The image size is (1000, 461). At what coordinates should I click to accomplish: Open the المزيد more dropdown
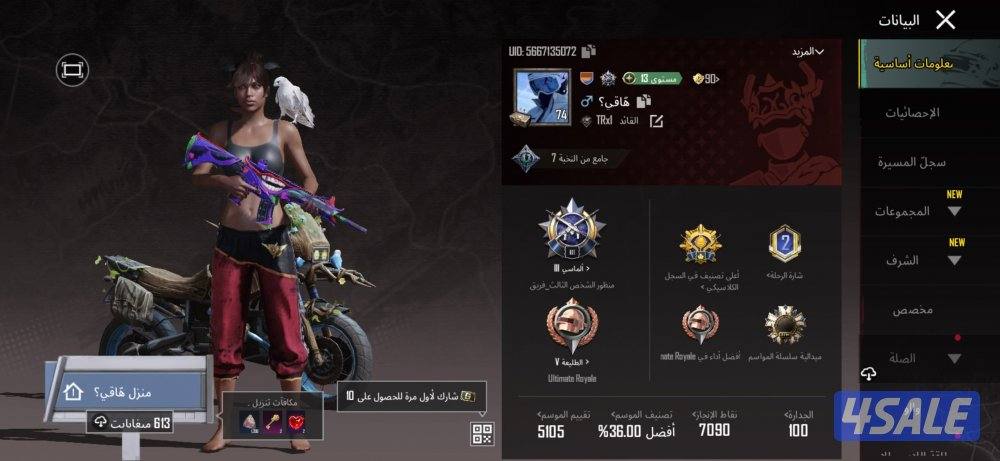tap(806, 50)
